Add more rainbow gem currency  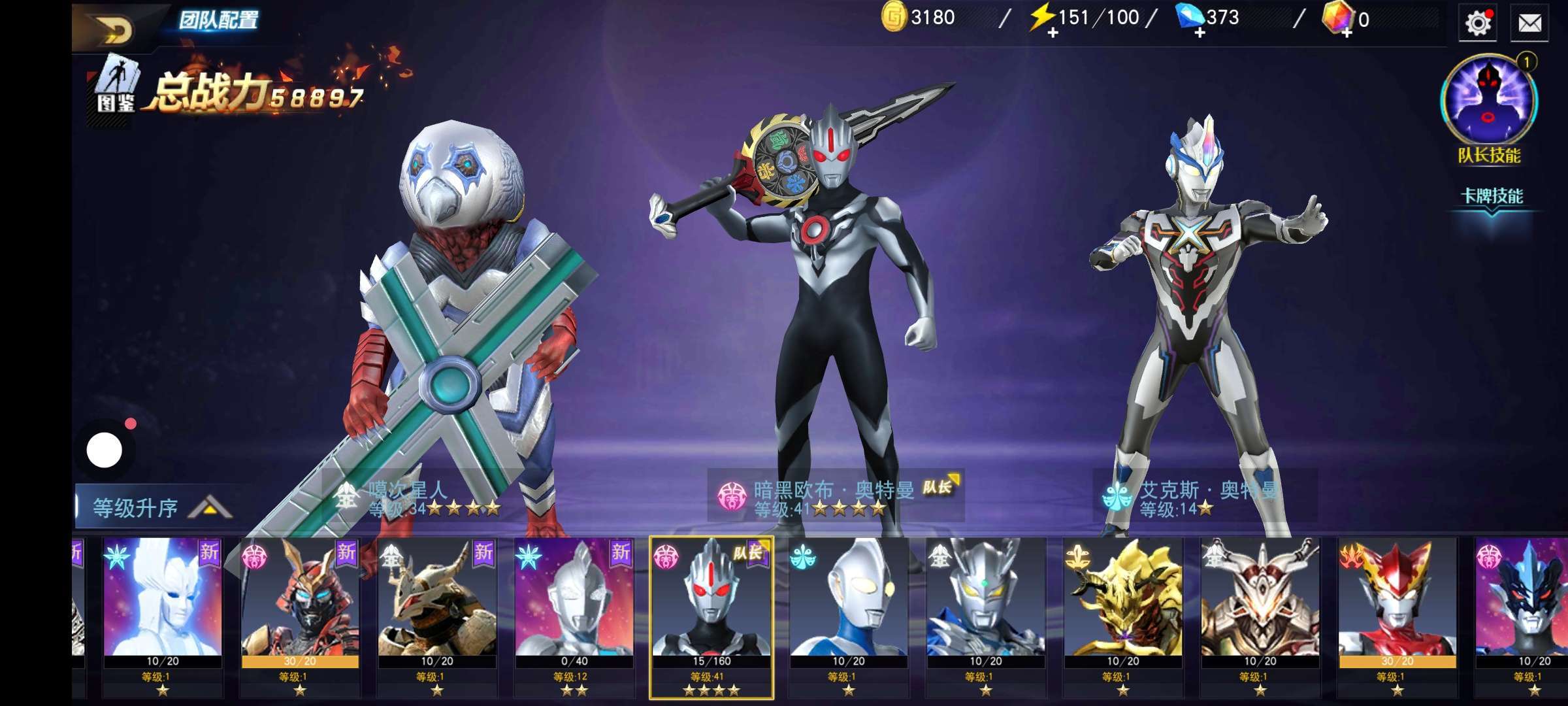[x=1347, y=33]
